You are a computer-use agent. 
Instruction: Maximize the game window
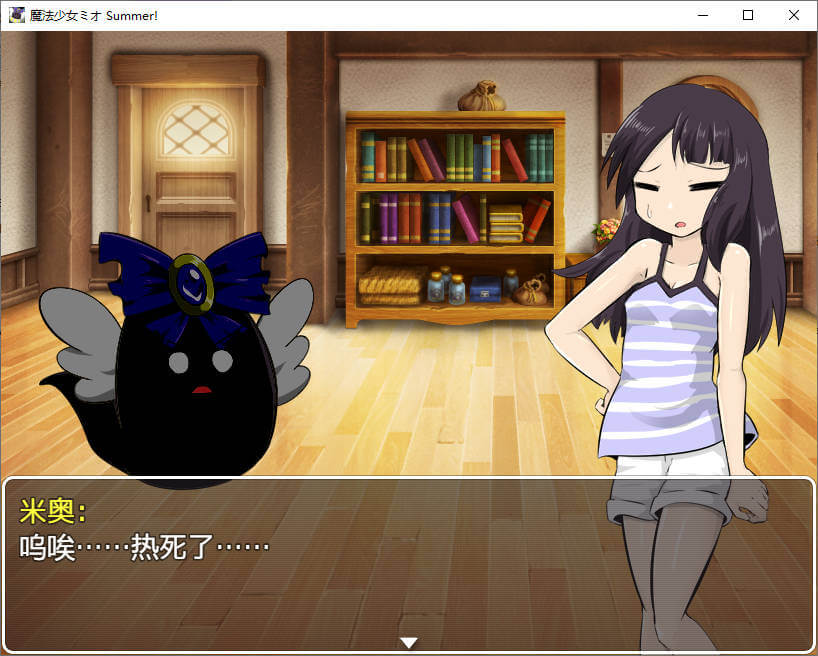click(x=748, y=15)
